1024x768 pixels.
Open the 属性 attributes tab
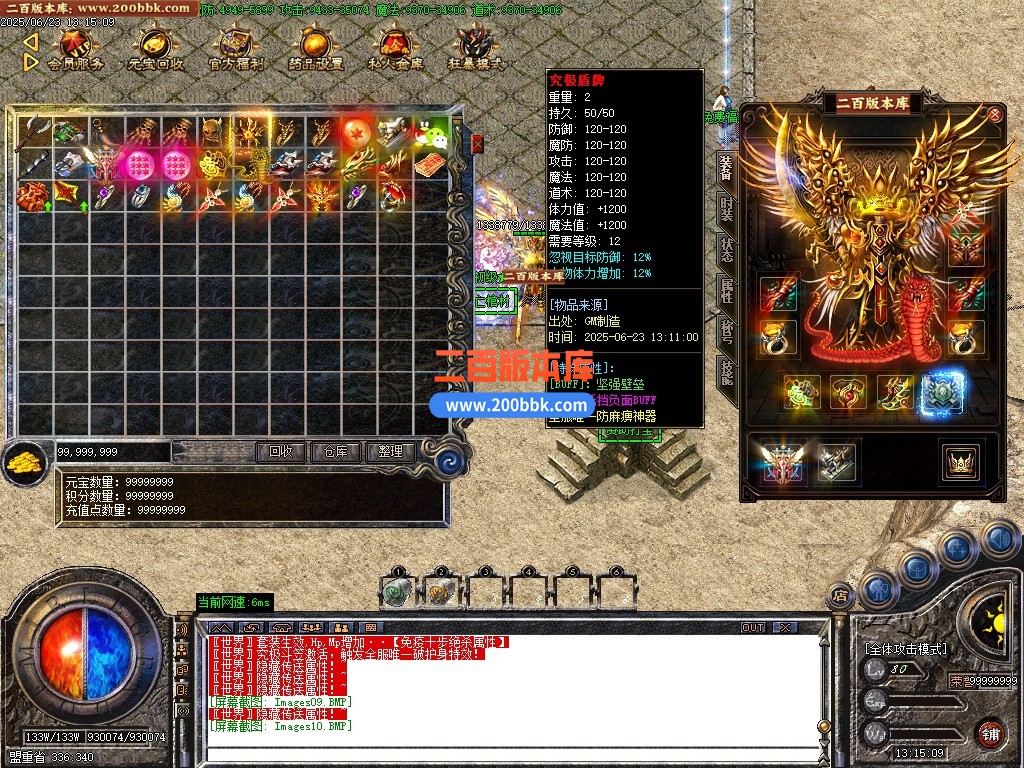pos(726,291)
